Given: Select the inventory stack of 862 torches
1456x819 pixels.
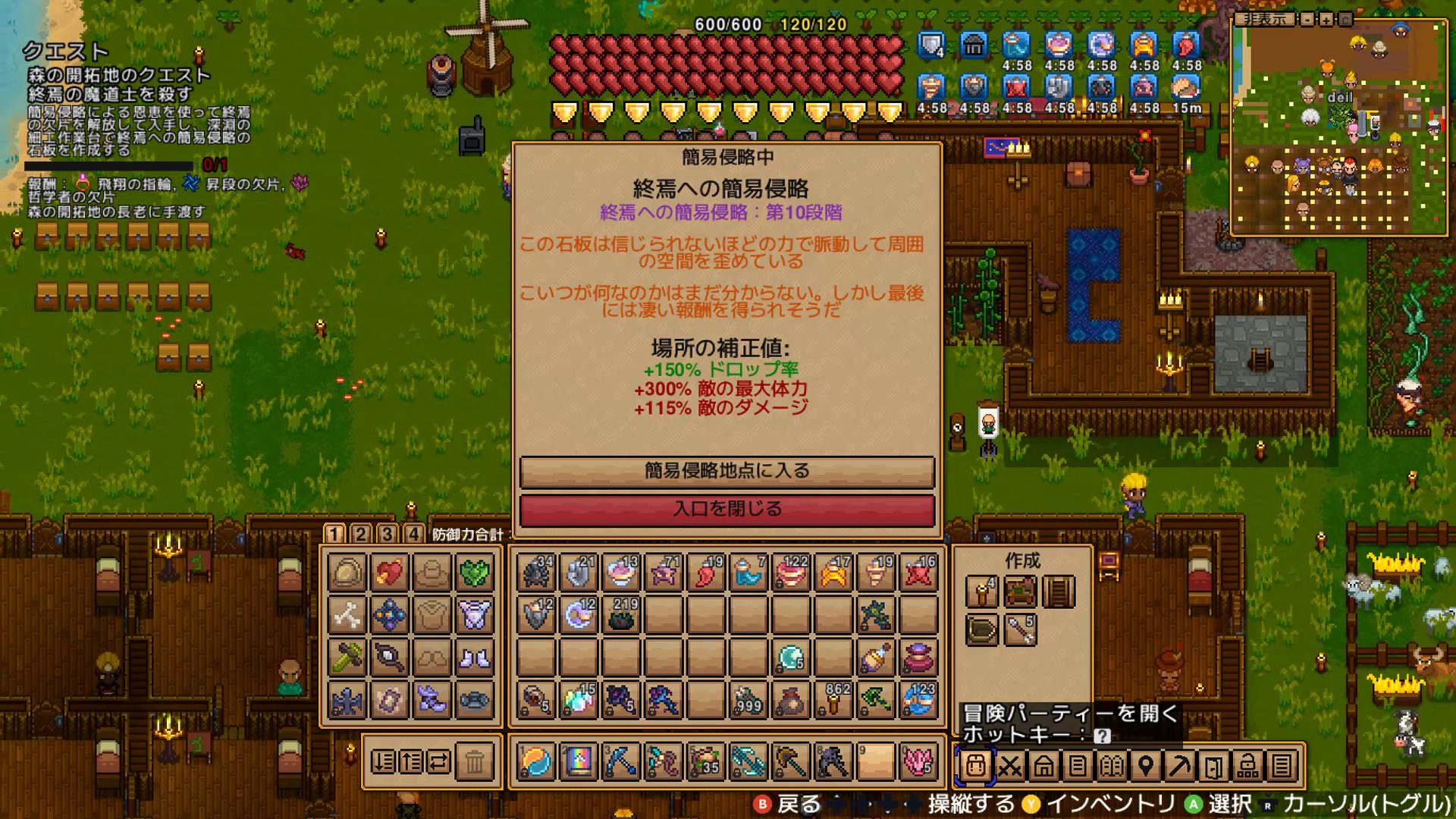Looking at the screenshot, I should 833,701.
